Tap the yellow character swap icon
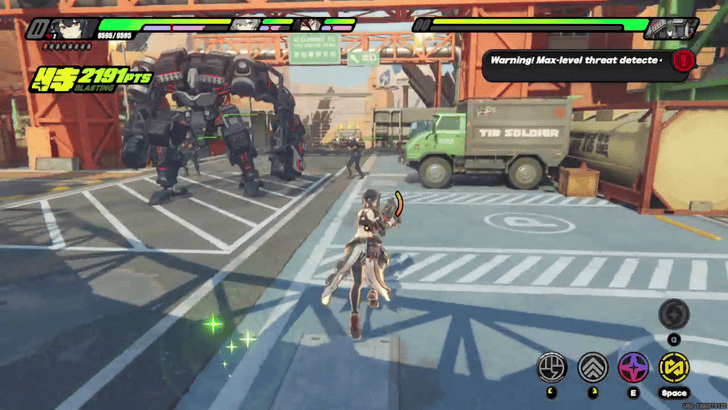This screenshot has height=410, width=728. (674, 366)
